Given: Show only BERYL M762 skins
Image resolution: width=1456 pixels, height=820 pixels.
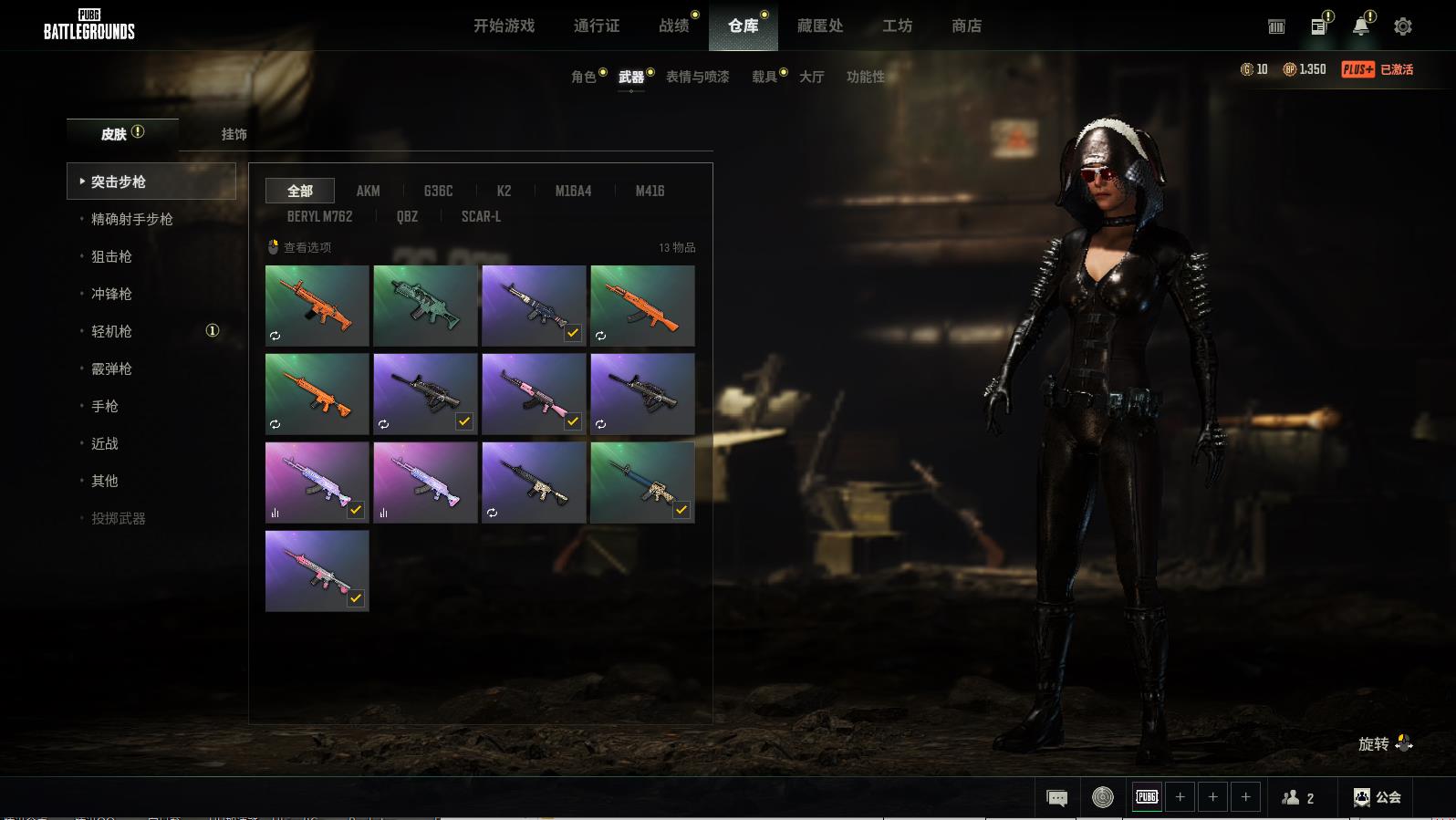Looking at the screenshot, I should tap(319, 216).
